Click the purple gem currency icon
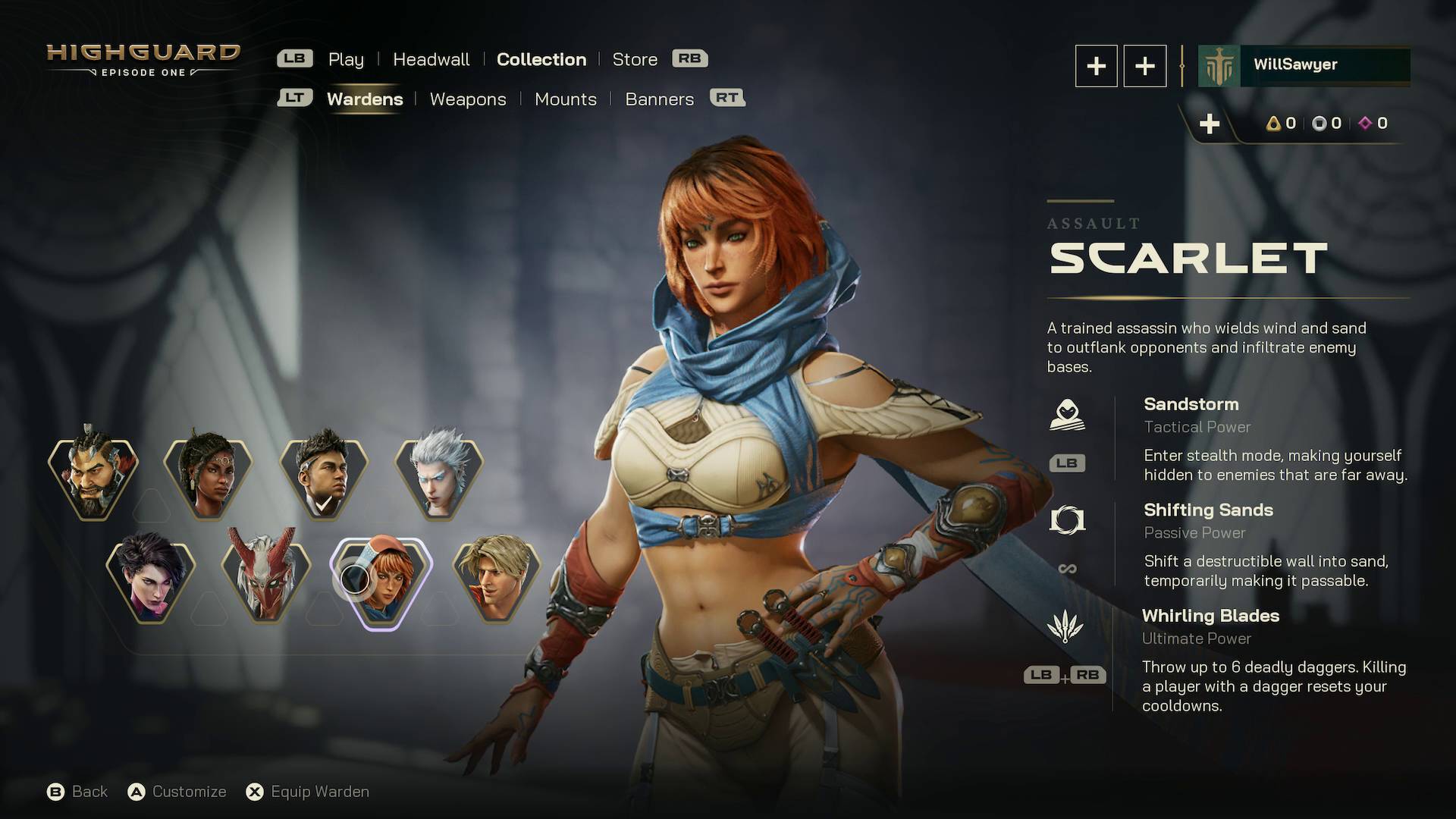Image resolution: width=1456 pixels, height=819 pixels. (x=1367, y=124)
